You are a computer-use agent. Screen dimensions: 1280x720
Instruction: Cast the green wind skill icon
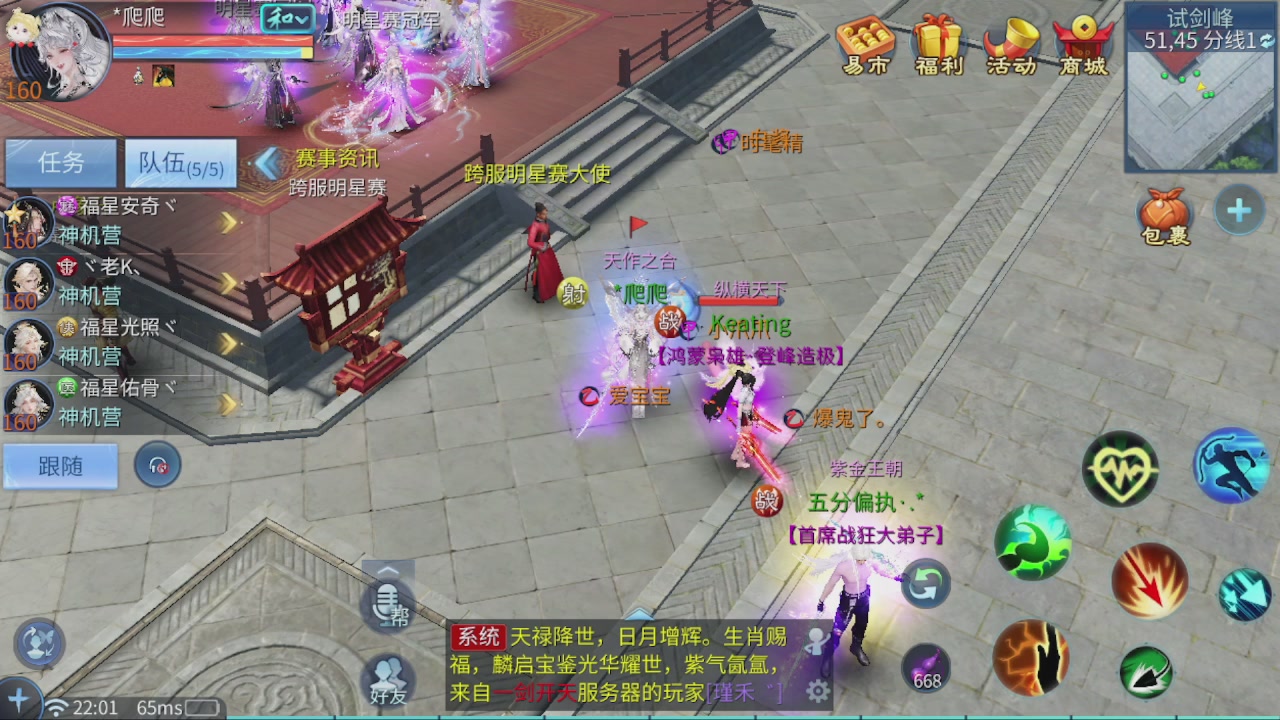(1032, 541)
